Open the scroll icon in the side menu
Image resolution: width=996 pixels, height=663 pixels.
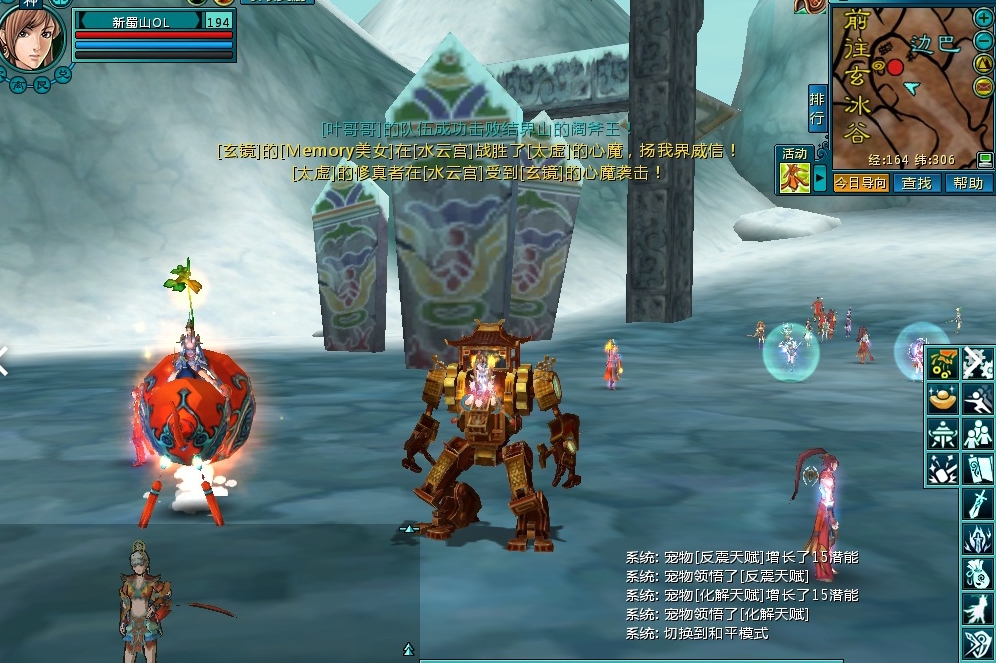(977, 468)
